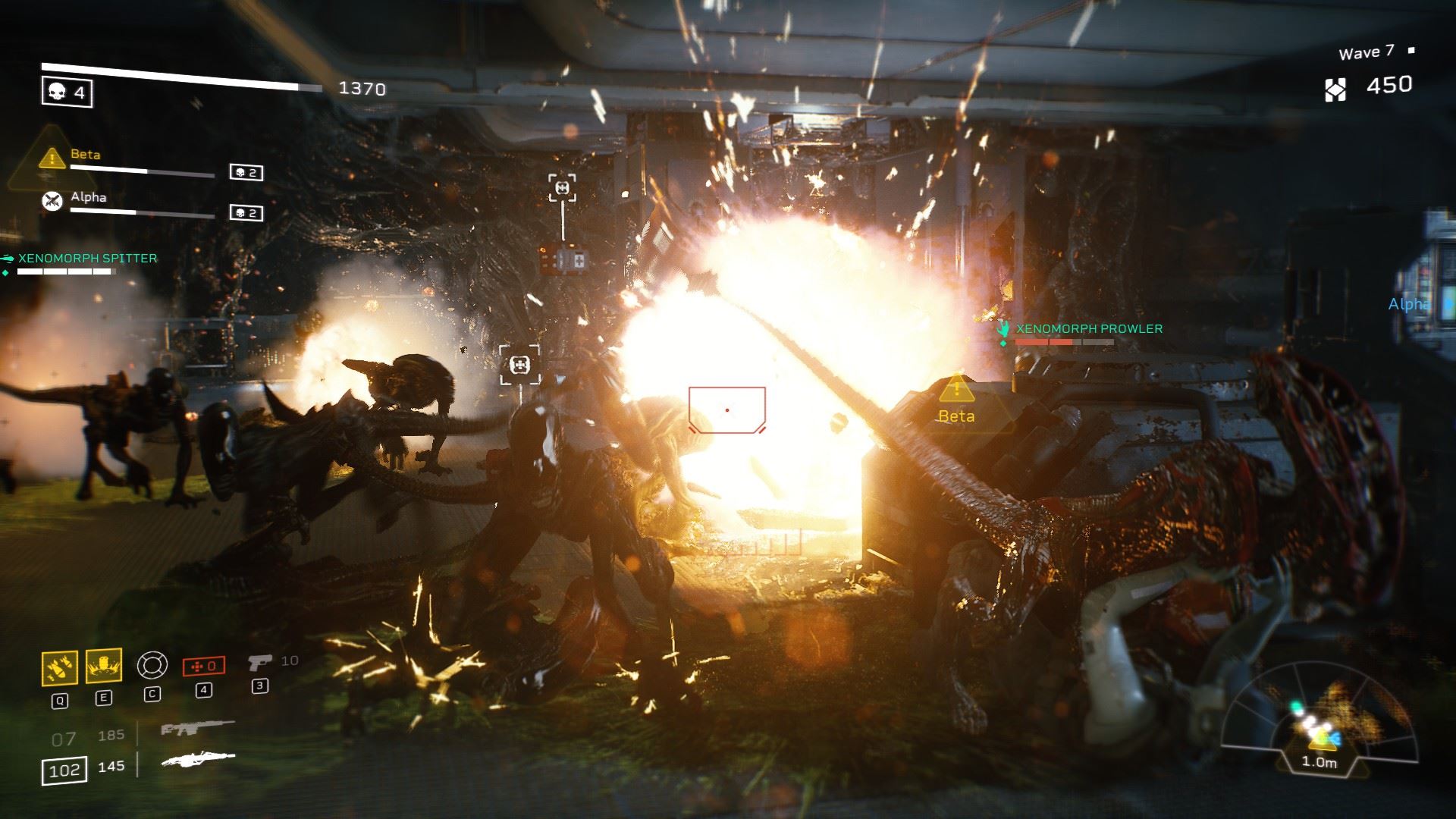The image size is (1456, 819).
Task: Click the motion tracker radar
Action: 1318,730
